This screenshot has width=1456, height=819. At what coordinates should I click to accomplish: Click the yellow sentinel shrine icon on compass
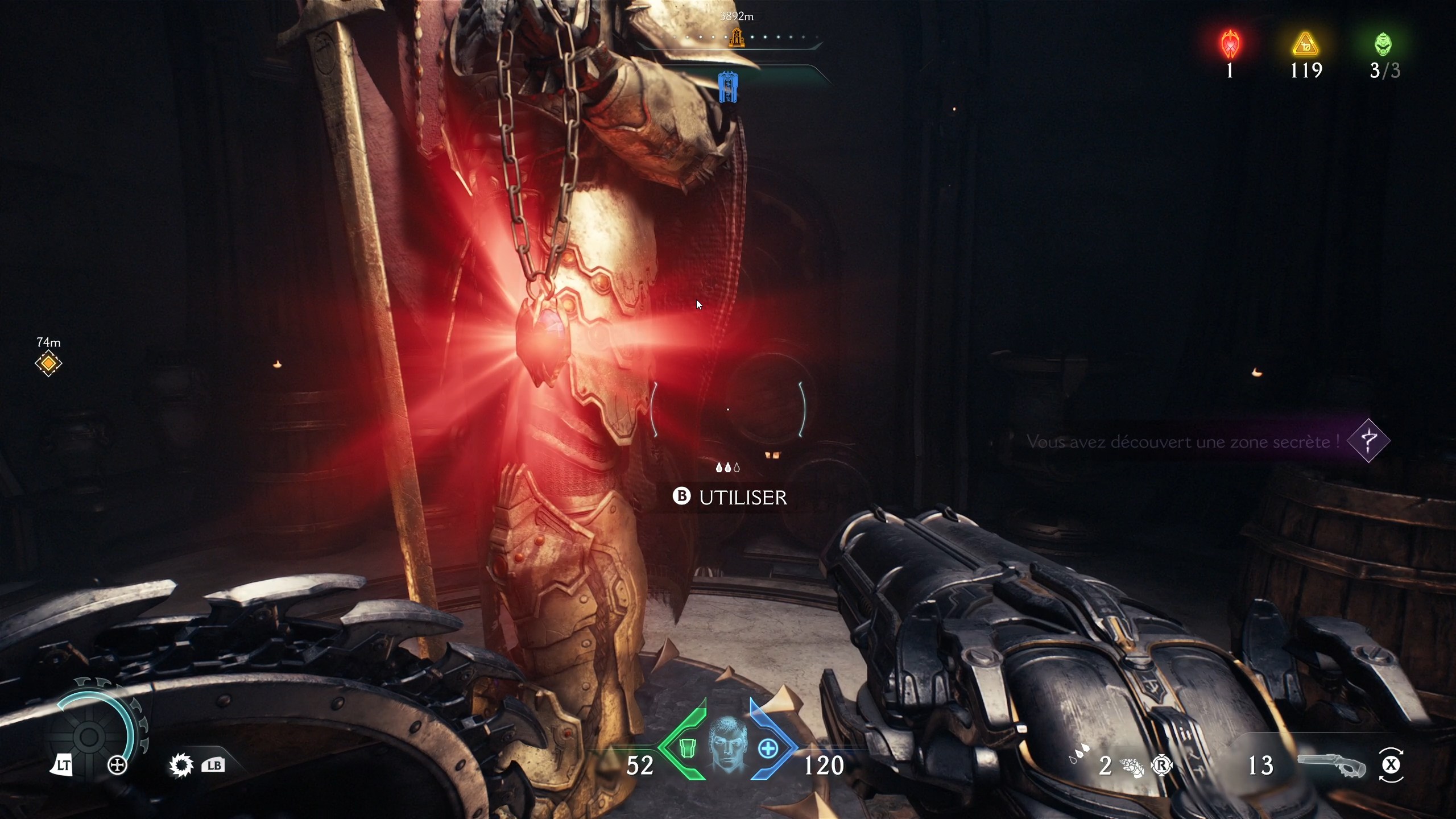[737, 38]
